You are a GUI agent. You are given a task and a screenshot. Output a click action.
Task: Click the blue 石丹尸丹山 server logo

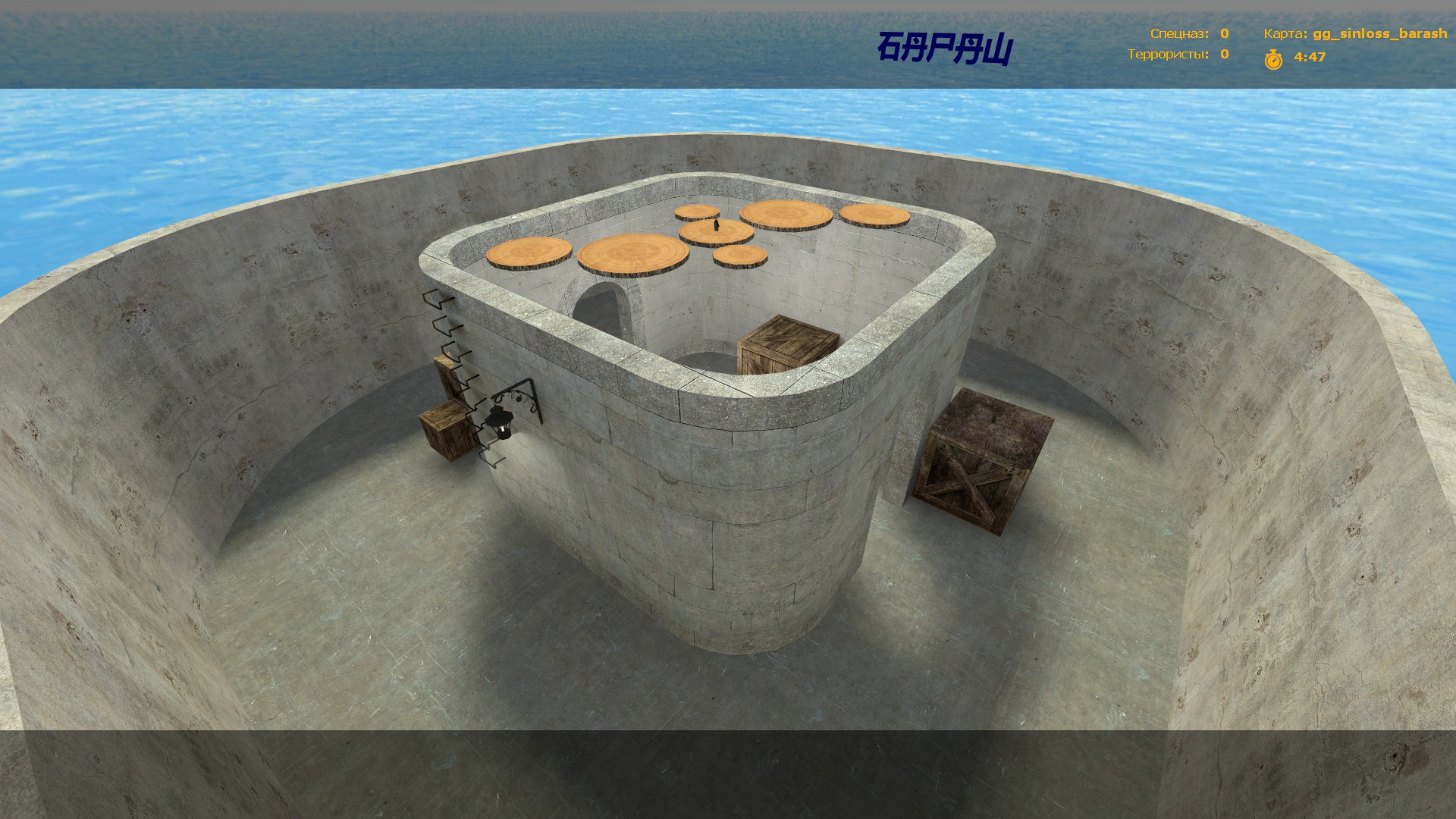(945, 47)
